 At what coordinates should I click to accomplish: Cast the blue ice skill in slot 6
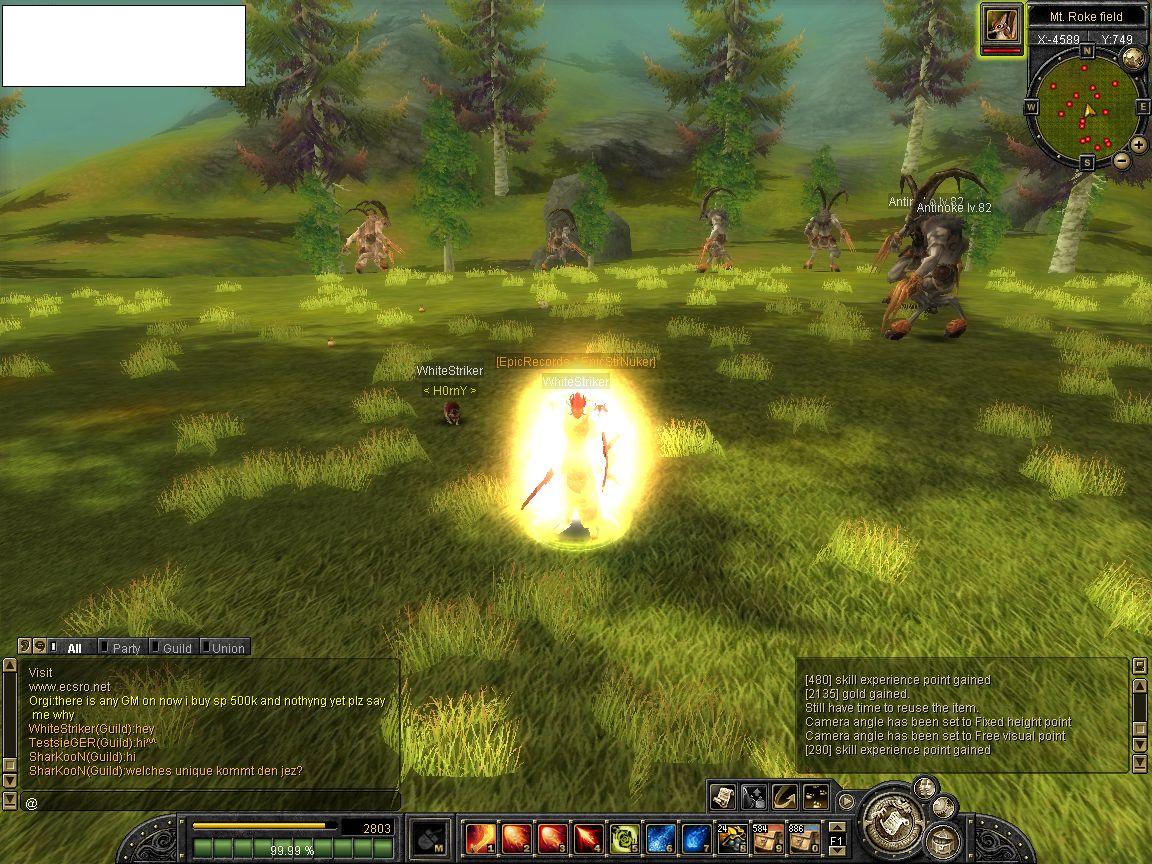660,838
